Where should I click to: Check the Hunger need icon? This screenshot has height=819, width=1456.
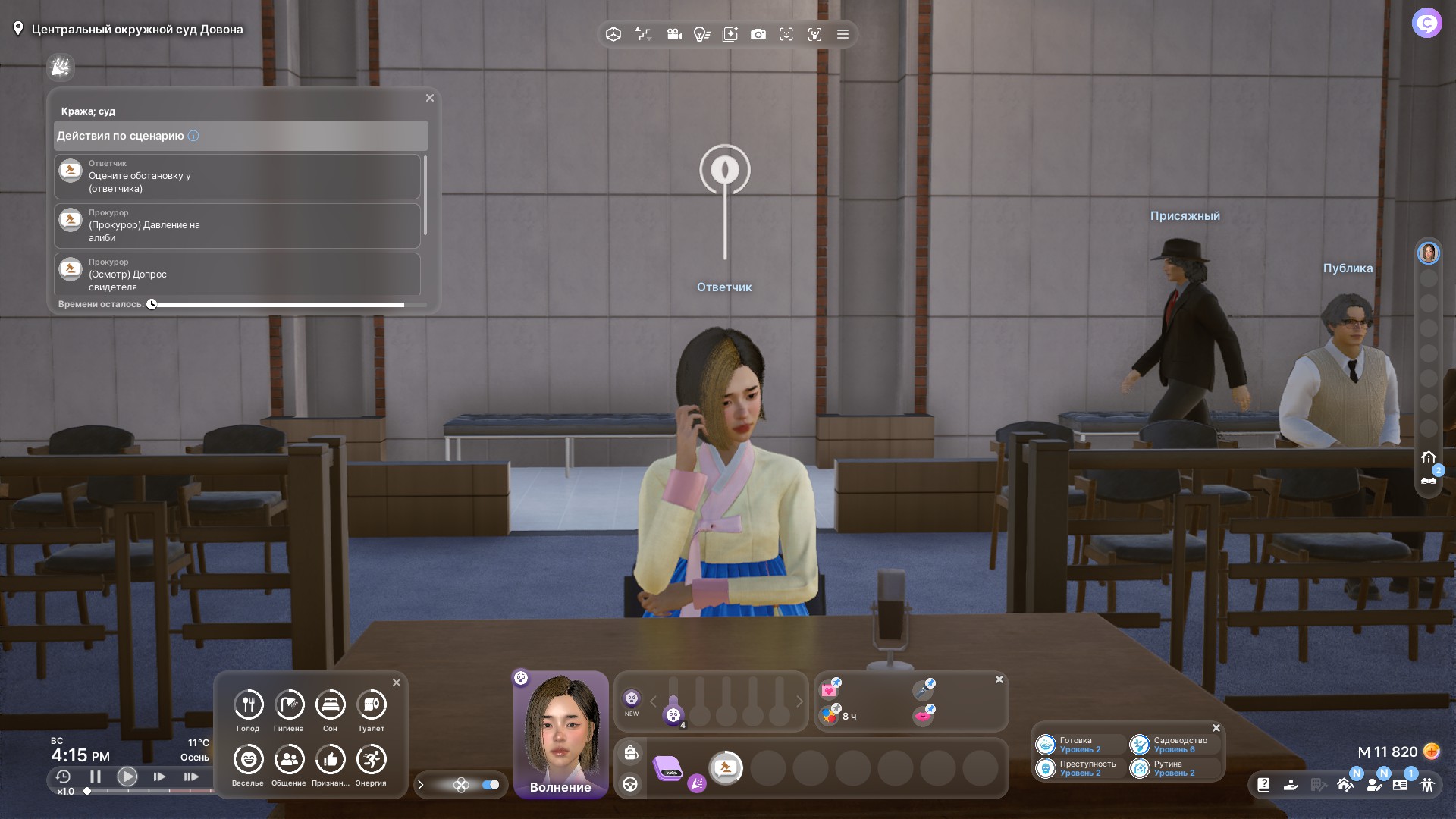pos(248,705)
